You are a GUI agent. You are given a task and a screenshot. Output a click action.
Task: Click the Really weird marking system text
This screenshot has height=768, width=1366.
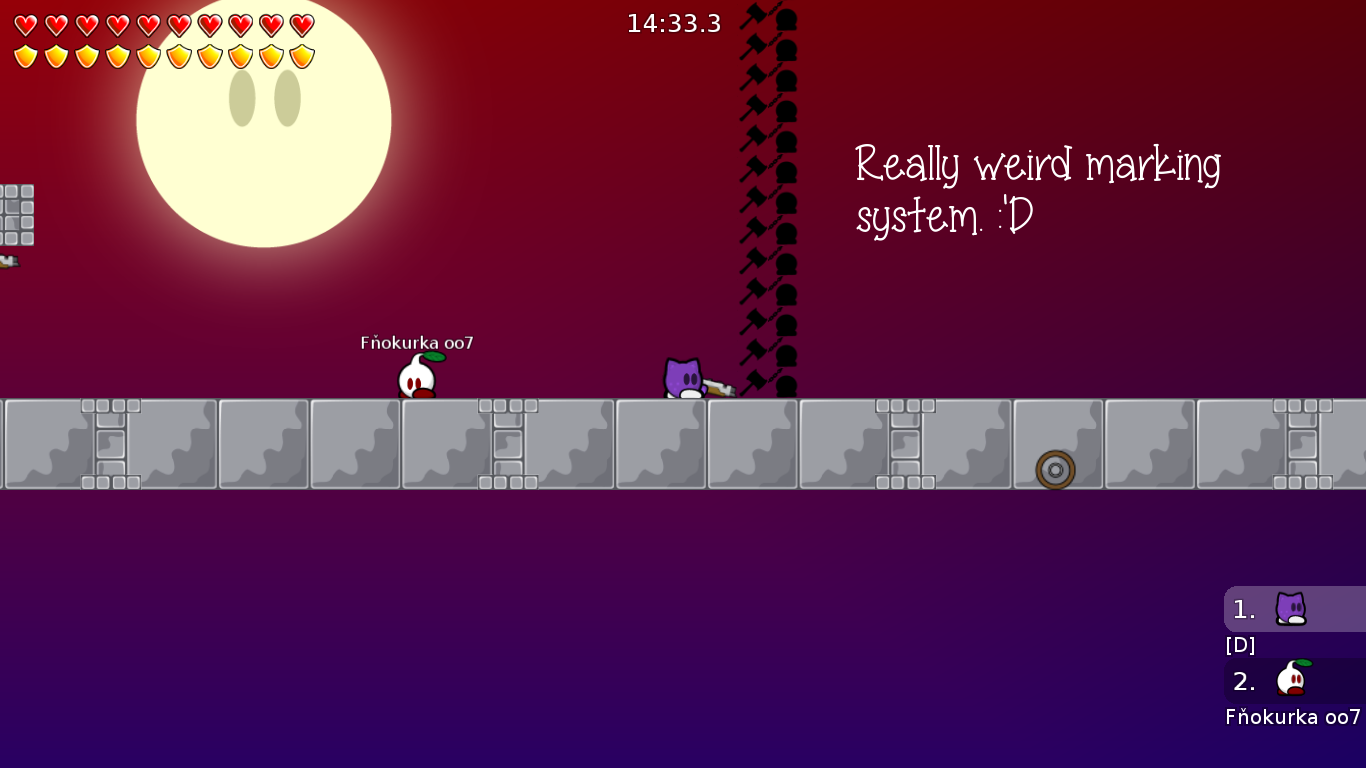click(x=1037, y=188)
